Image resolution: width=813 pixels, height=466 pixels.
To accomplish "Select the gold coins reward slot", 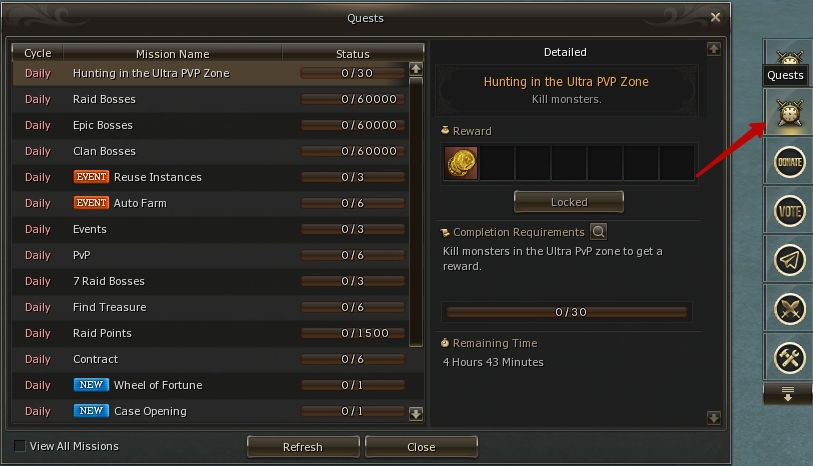I will [461, 162].
